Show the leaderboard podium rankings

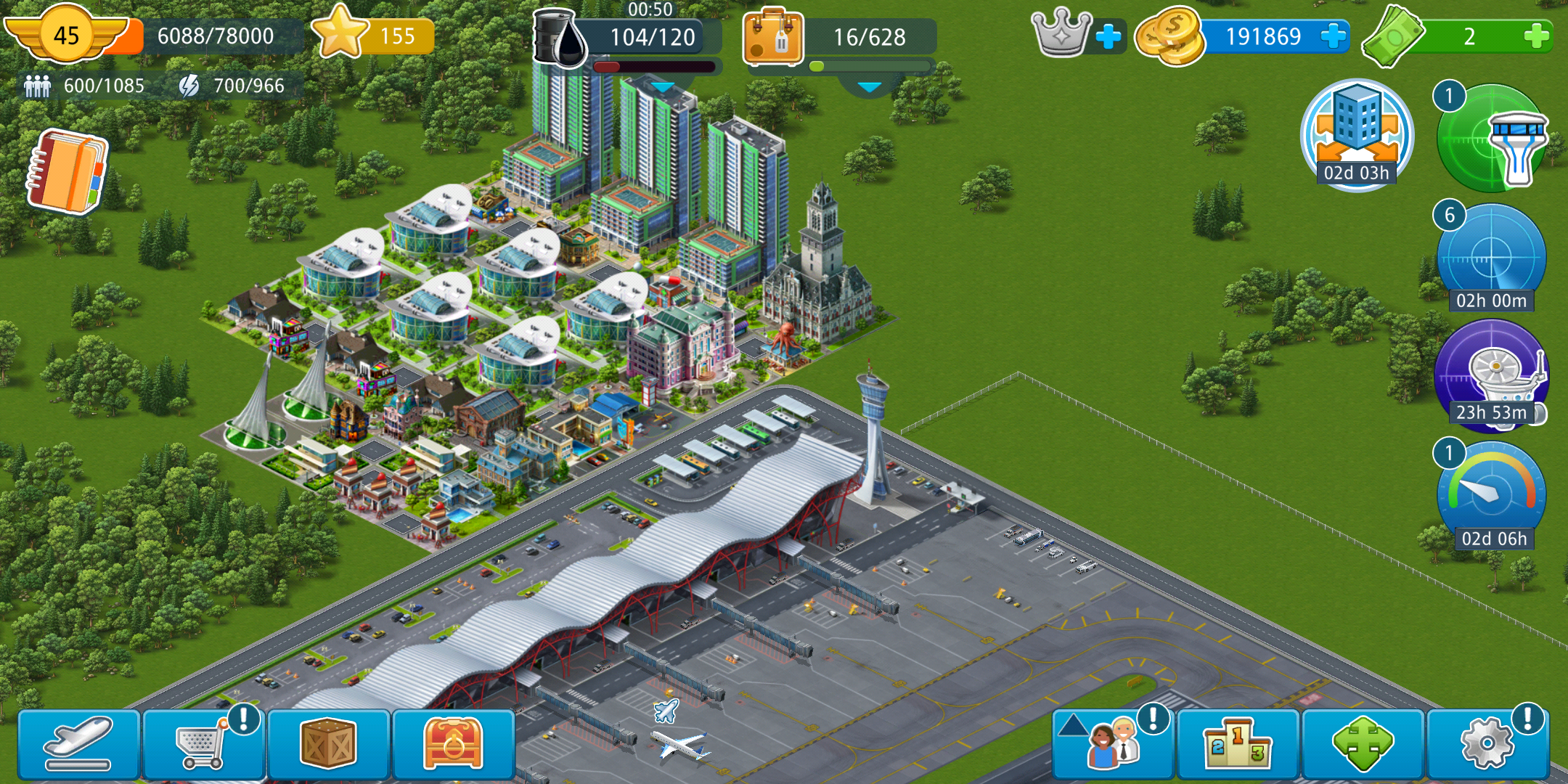1238,745
